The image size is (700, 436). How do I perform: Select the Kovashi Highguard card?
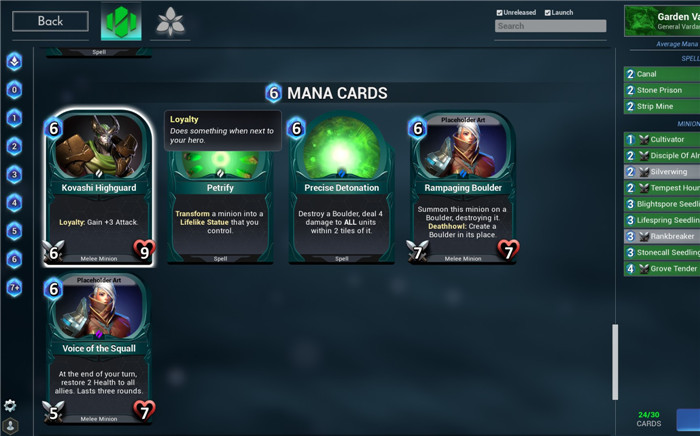coord(98,188)
